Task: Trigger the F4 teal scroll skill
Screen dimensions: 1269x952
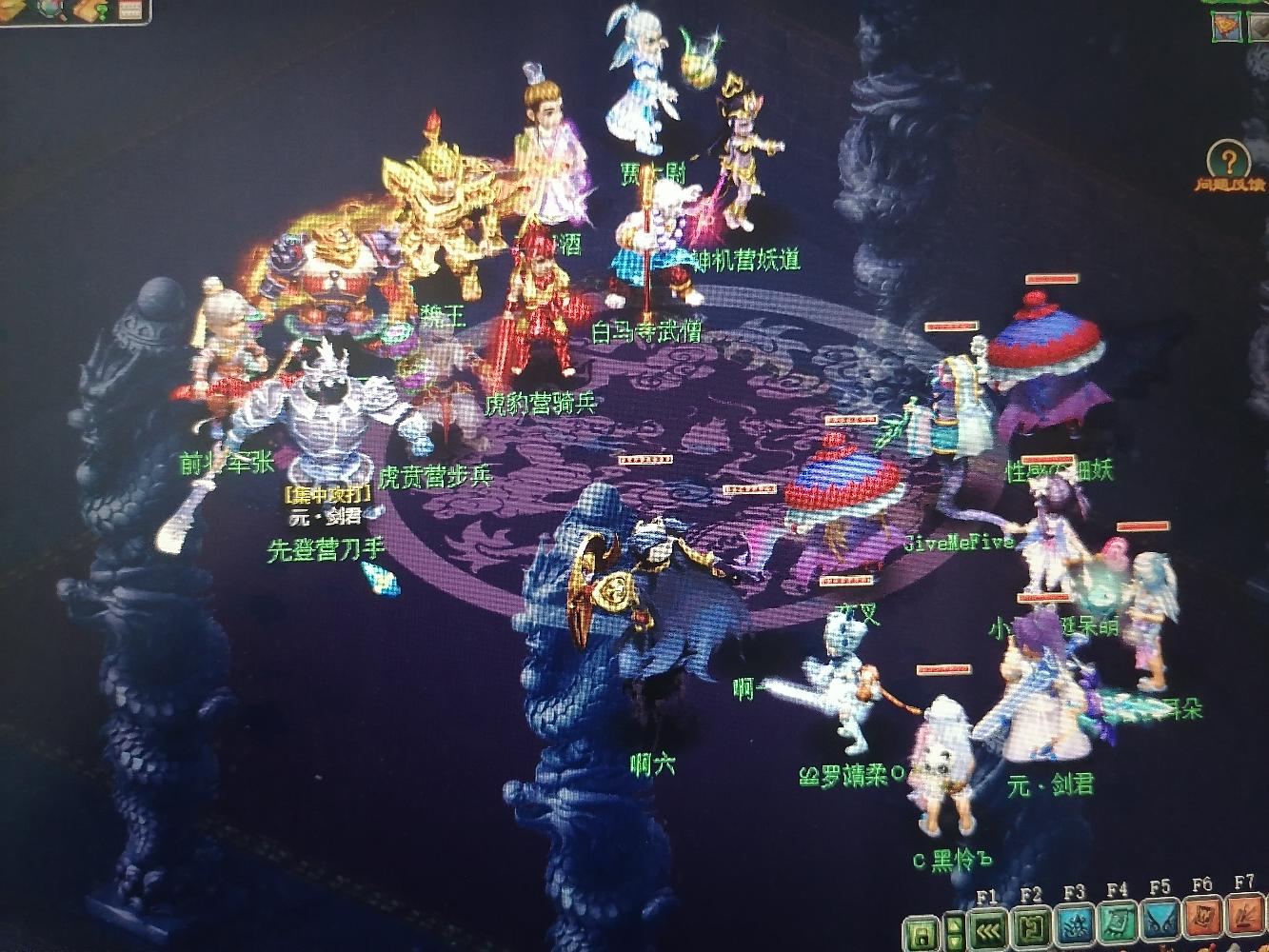Action: click(1118, 926)
